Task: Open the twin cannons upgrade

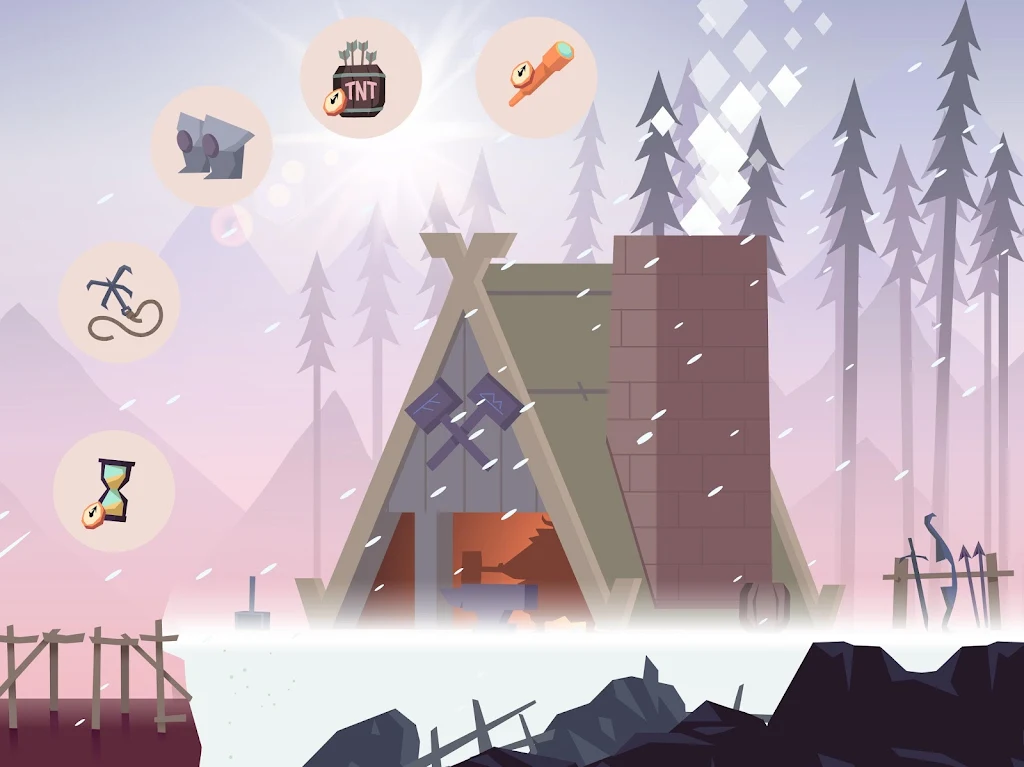Action: pyautogui.click(x=212, y=146)
